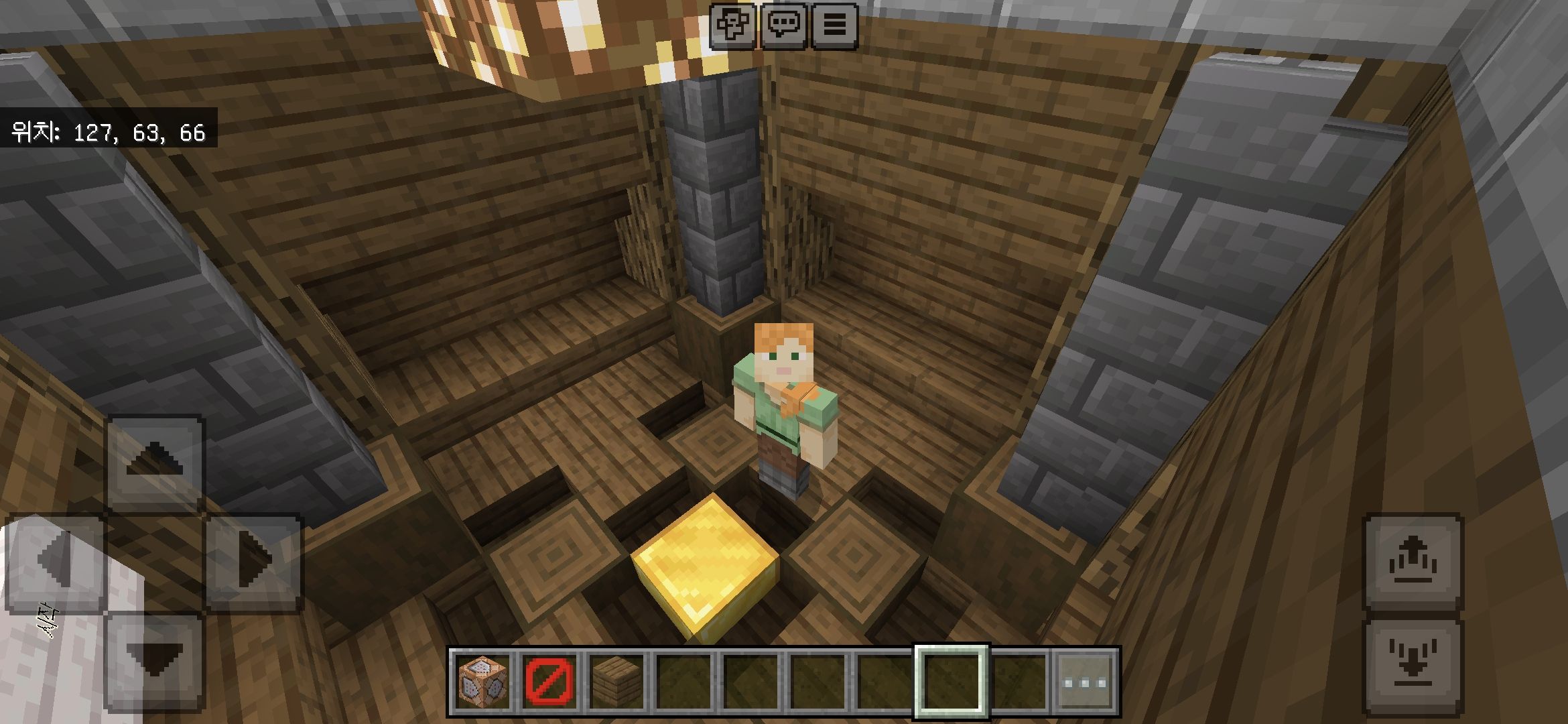Tap the fly up button
This screenshot has width=1568, height=724.
click(x=1414, y=562)
